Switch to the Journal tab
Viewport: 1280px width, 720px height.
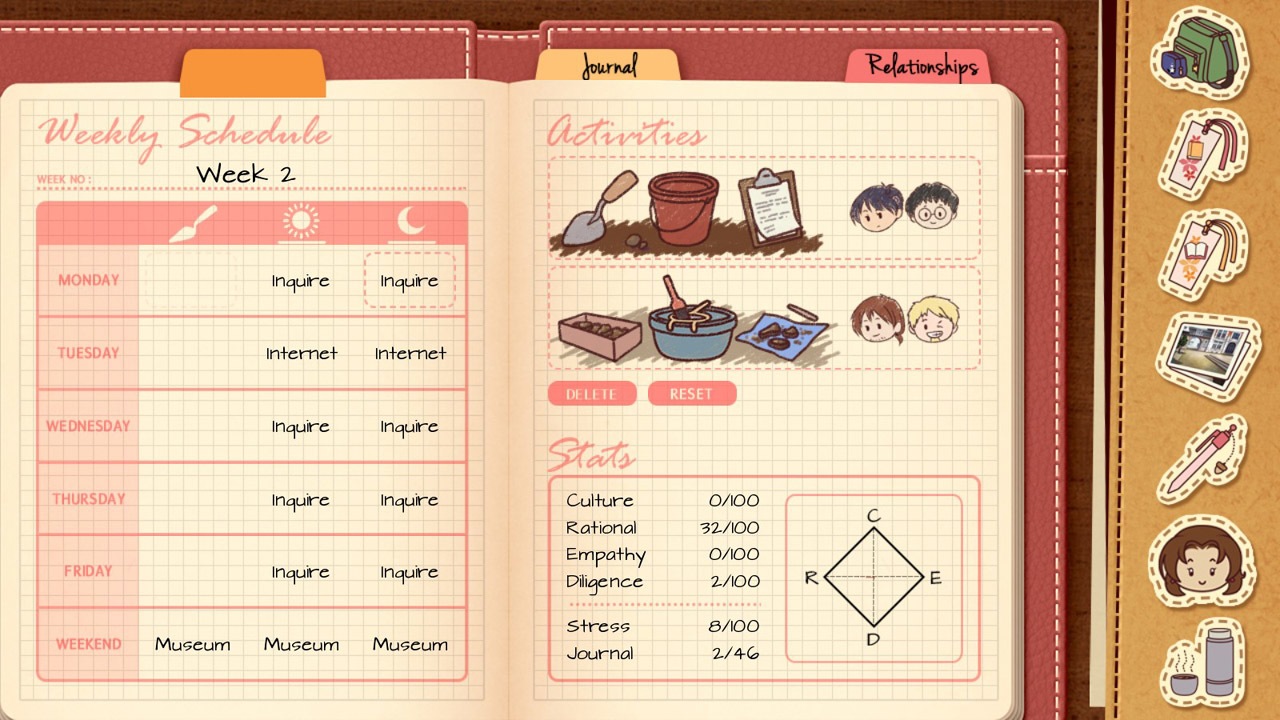[608, 67]
